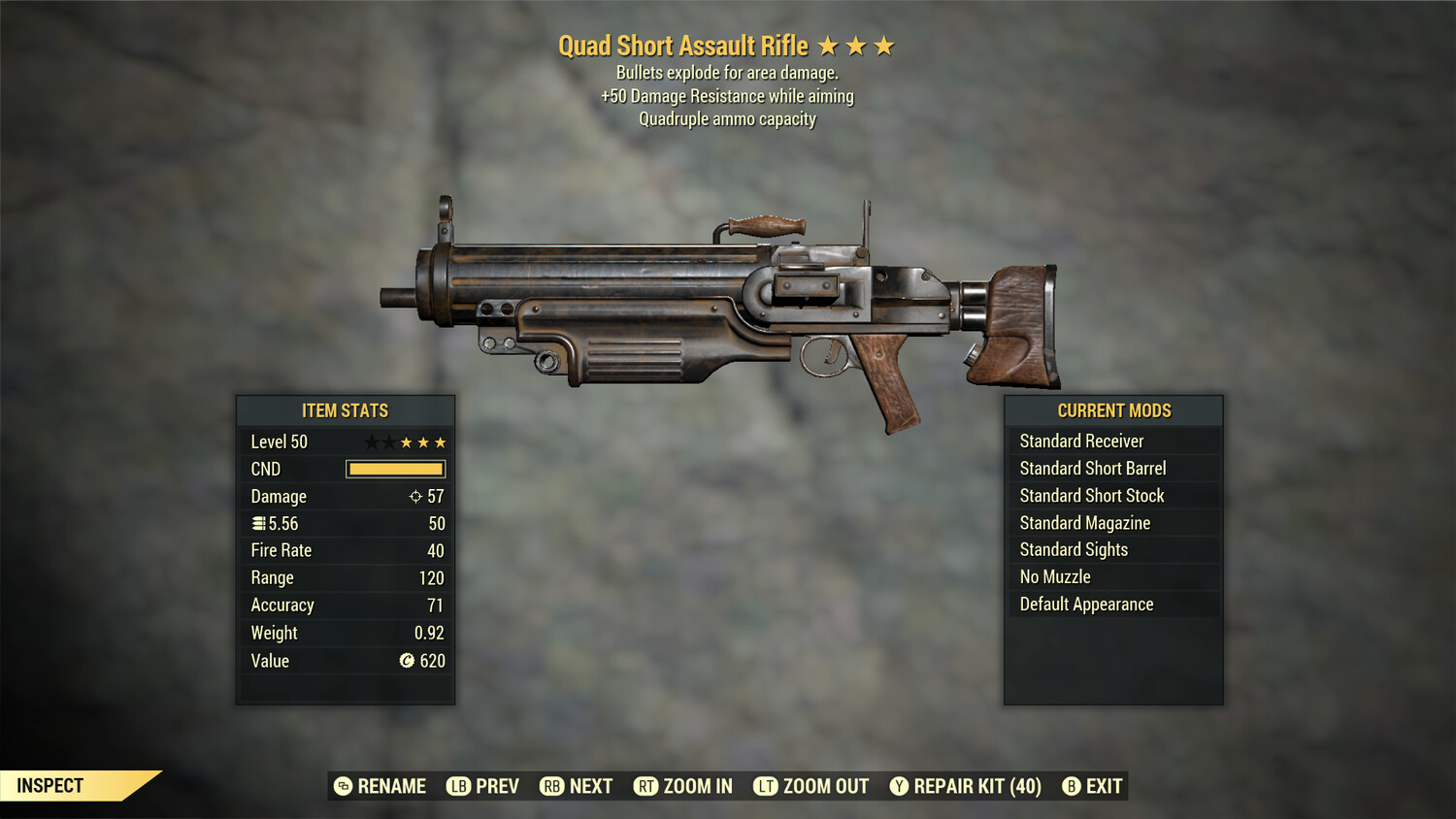Select the Current Mods header

tap(1113, 410)
